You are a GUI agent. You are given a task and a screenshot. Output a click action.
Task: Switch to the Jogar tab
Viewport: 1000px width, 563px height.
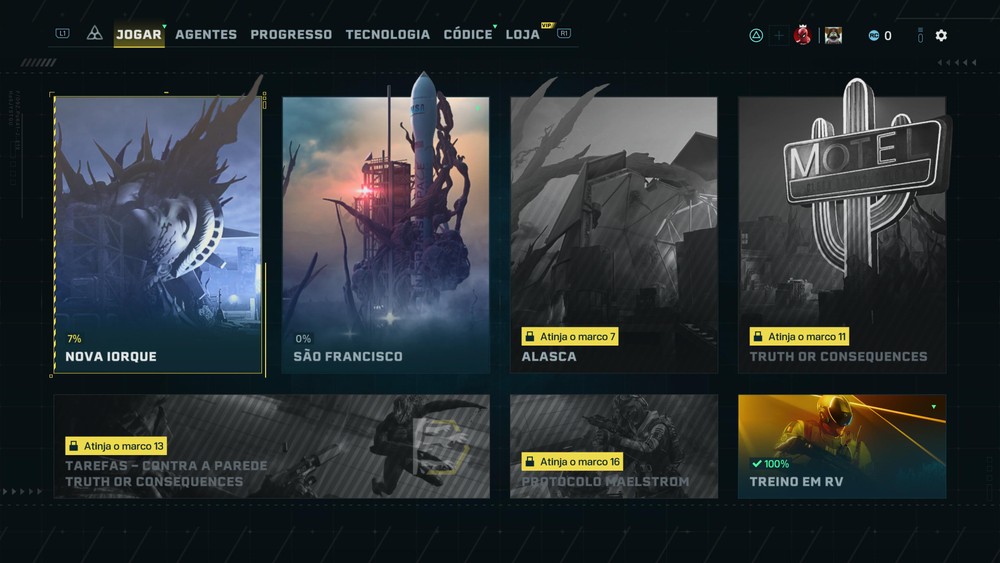pos(138,34)
